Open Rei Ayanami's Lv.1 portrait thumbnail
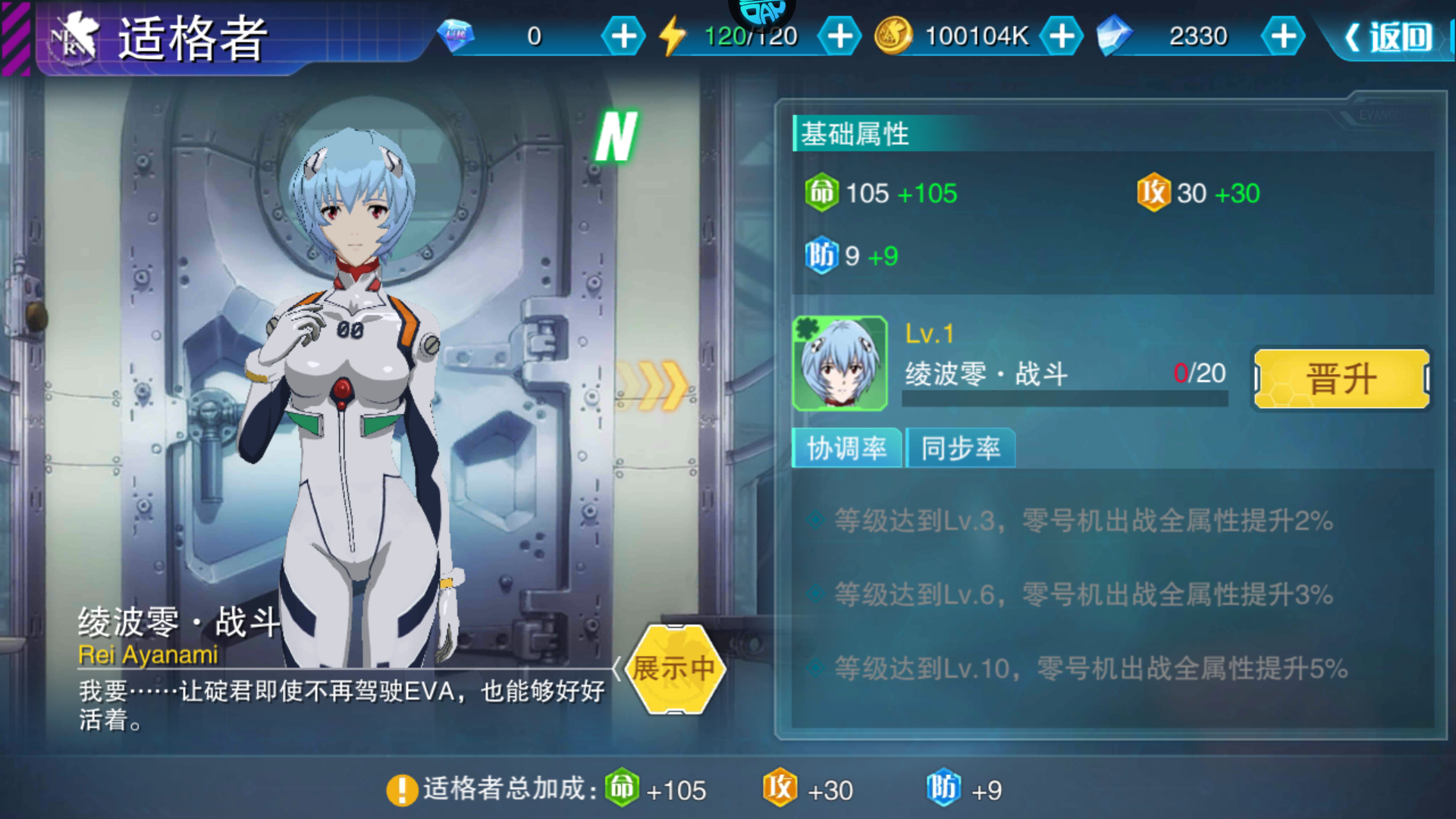 (x=842, y=362)
